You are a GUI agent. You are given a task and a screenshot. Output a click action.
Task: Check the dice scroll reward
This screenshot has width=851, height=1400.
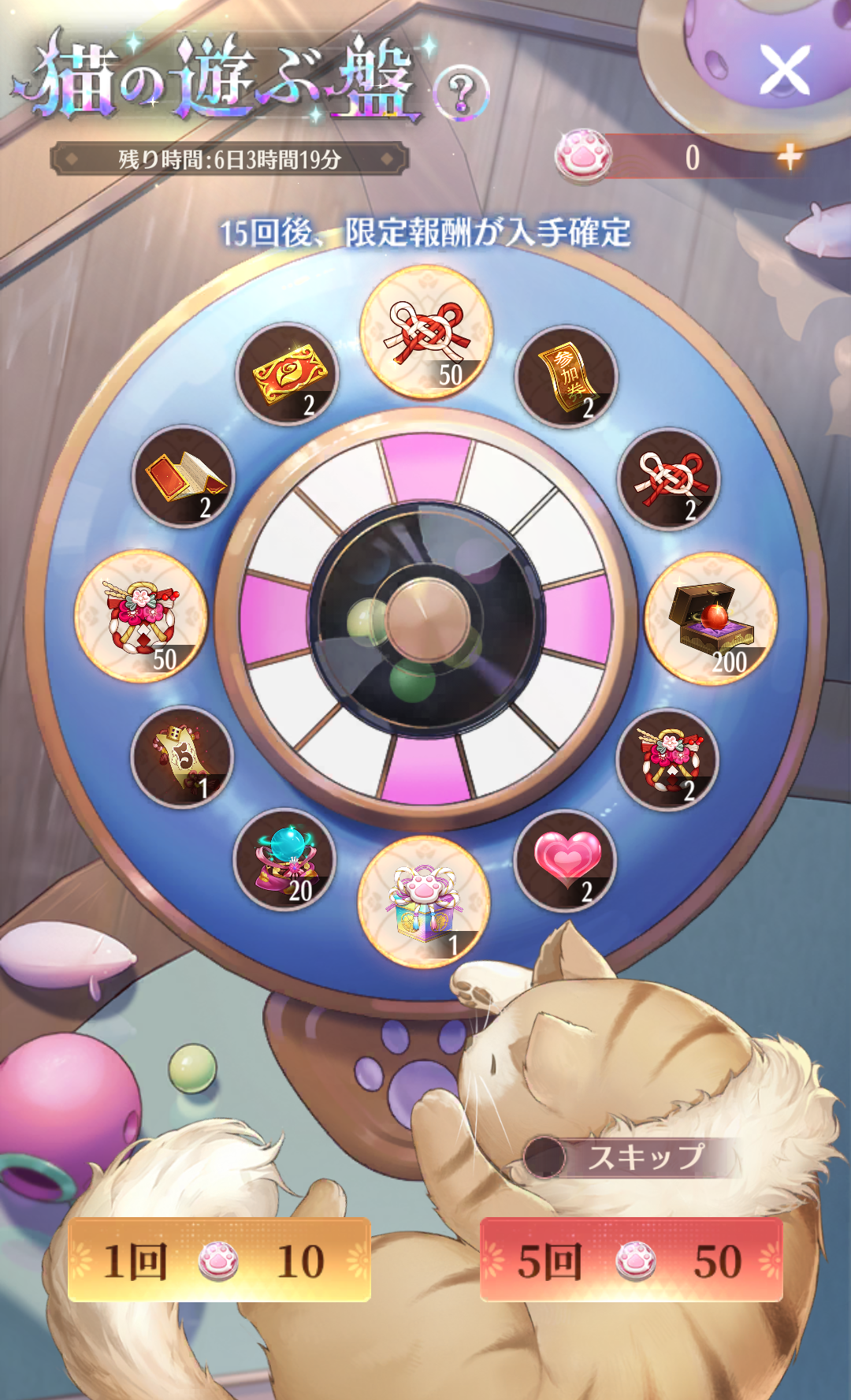pos(182,757)
